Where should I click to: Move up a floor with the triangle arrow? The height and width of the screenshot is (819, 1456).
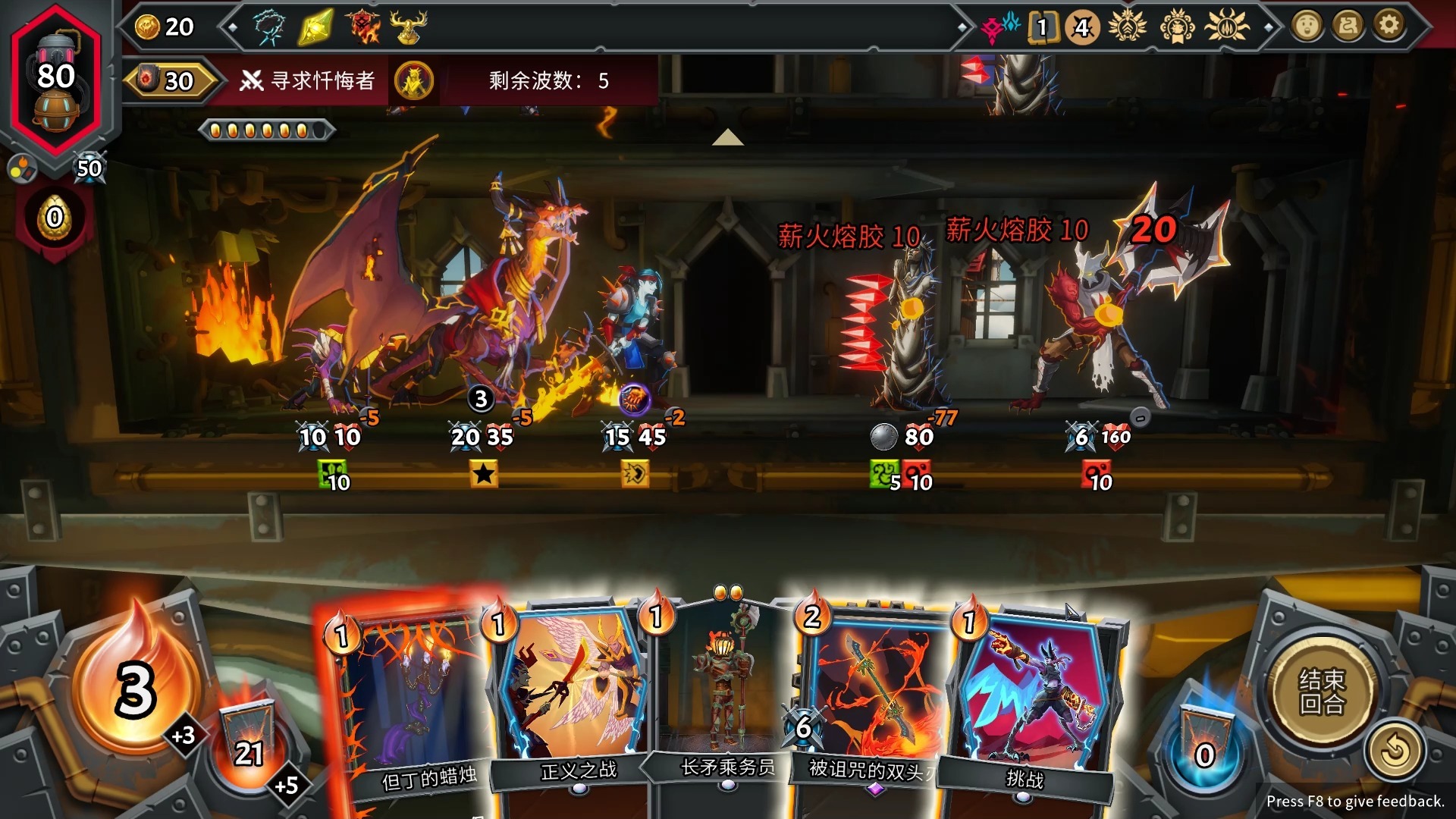click(x=727, y=137)
